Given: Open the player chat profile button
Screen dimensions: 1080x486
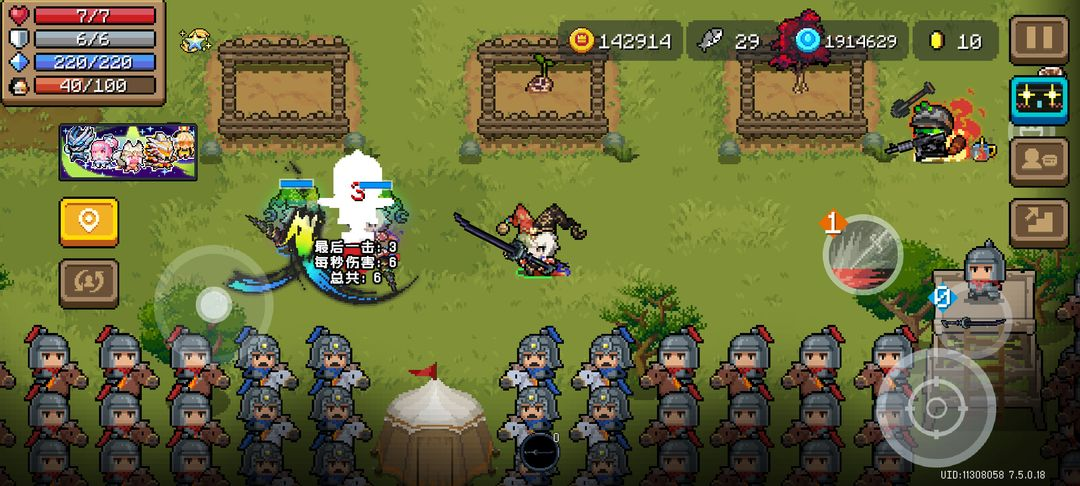Looking at the screenshot, I should (1039, 160).
